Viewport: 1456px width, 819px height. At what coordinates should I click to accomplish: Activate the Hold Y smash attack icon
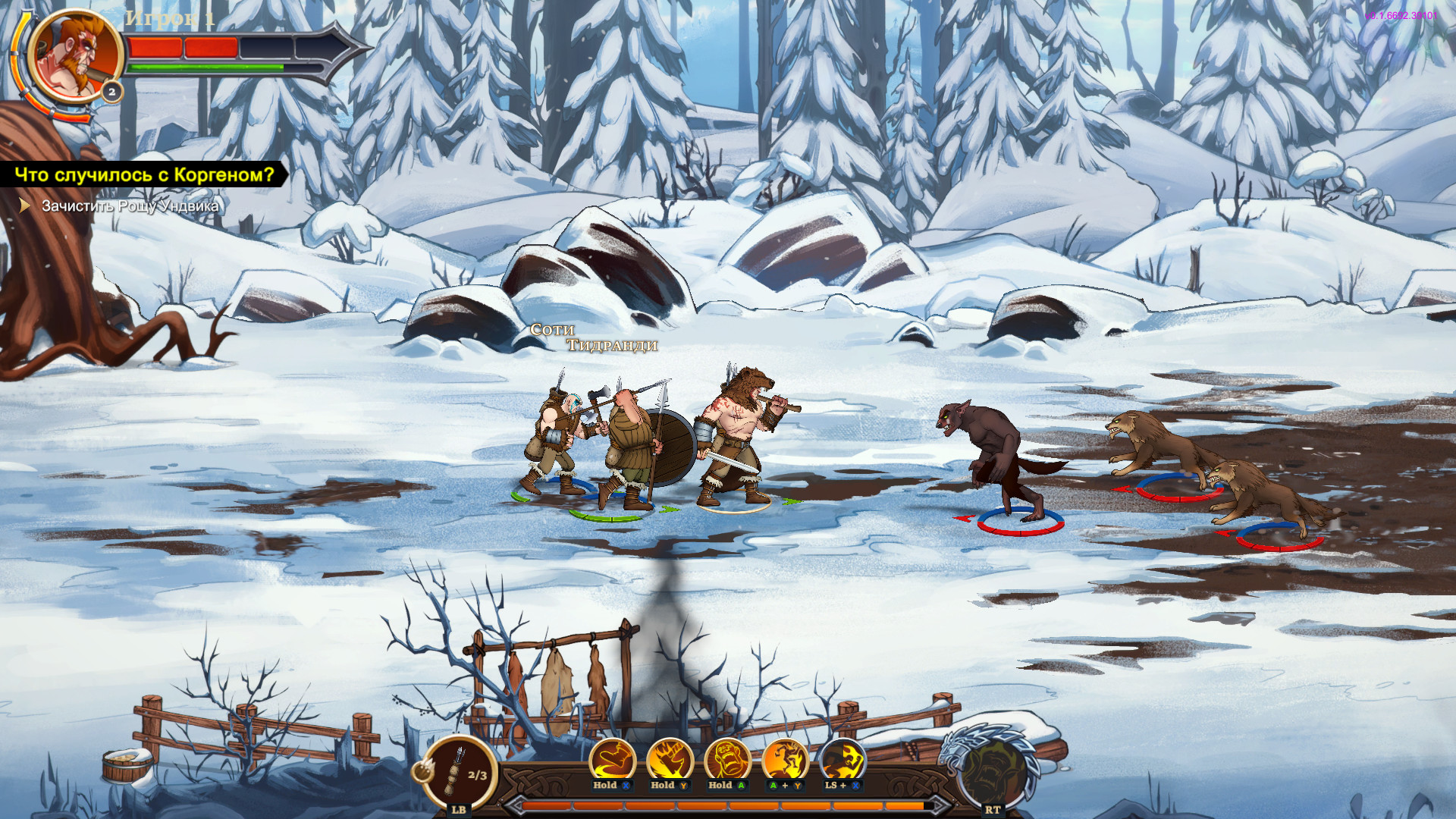671,761
